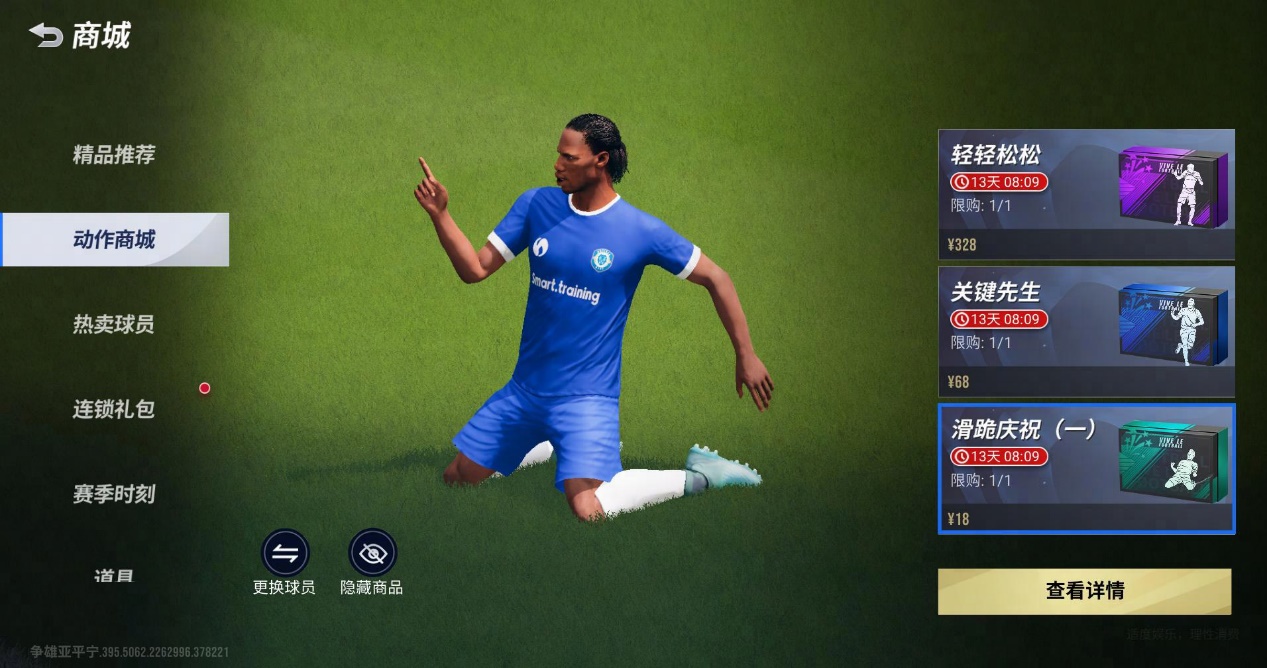
Task: Show the 连锁礼包 category
Action: point(114,409)
